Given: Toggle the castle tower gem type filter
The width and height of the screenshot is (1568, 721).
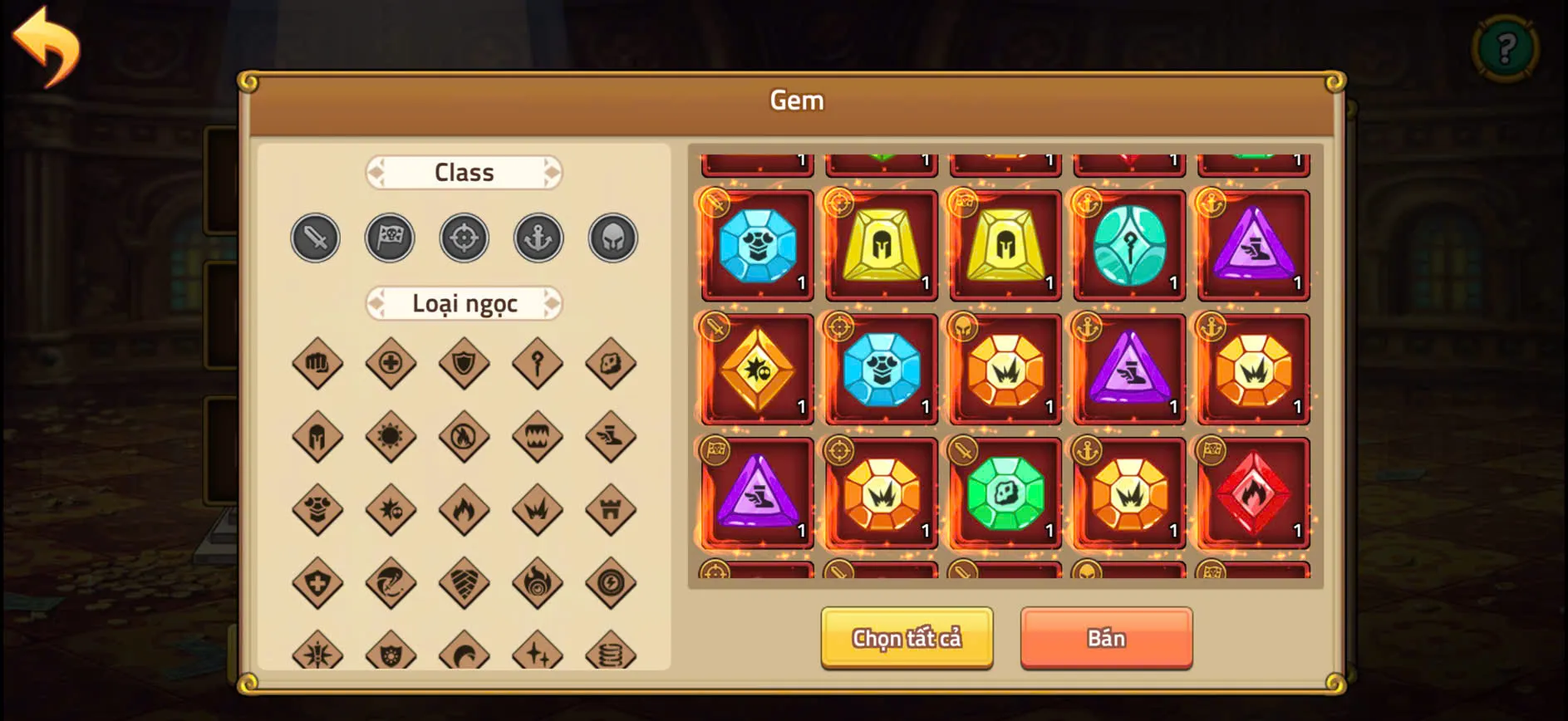Looking at the screenshot, I should [612, 509].
